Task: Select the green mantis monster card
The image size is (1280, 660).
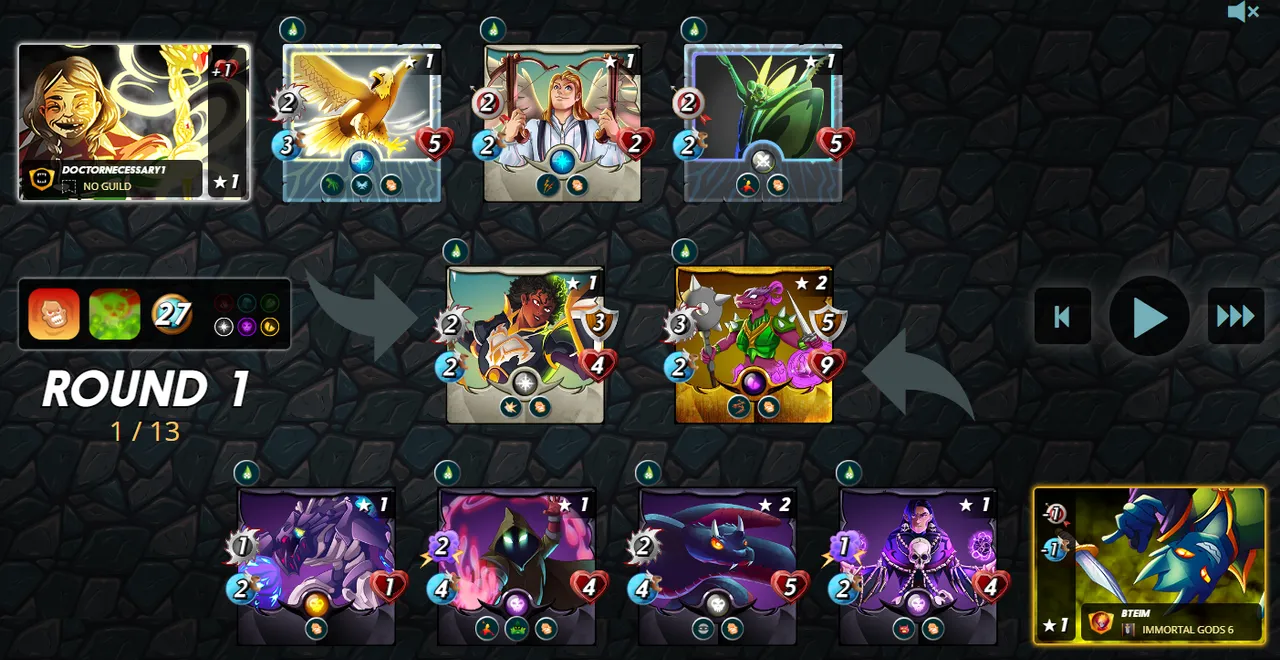Action: [x=763, y=122]
